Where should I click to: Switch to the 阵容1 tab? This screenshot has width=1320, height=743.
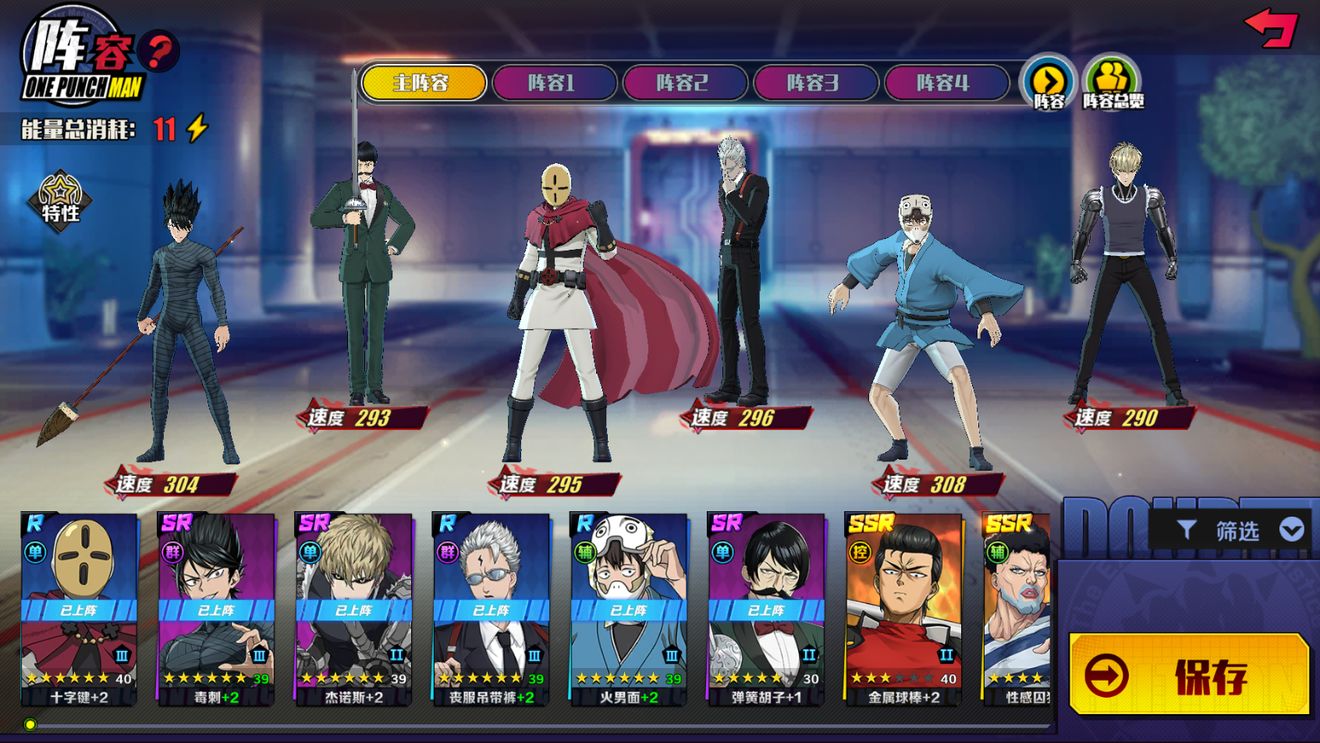pos(554,83)
